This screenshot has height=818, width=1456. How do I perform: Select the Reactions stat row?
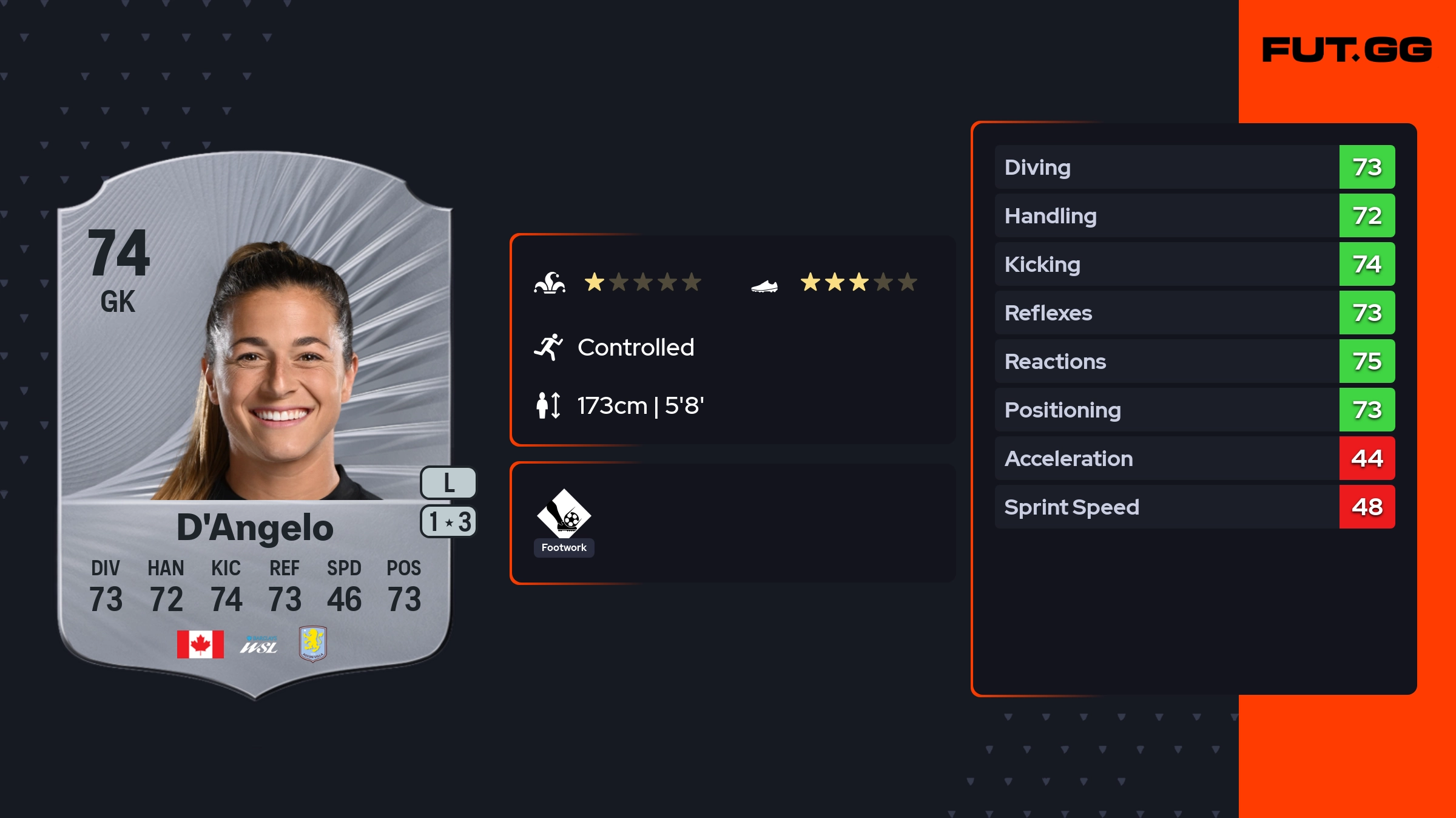(1194, 361)
